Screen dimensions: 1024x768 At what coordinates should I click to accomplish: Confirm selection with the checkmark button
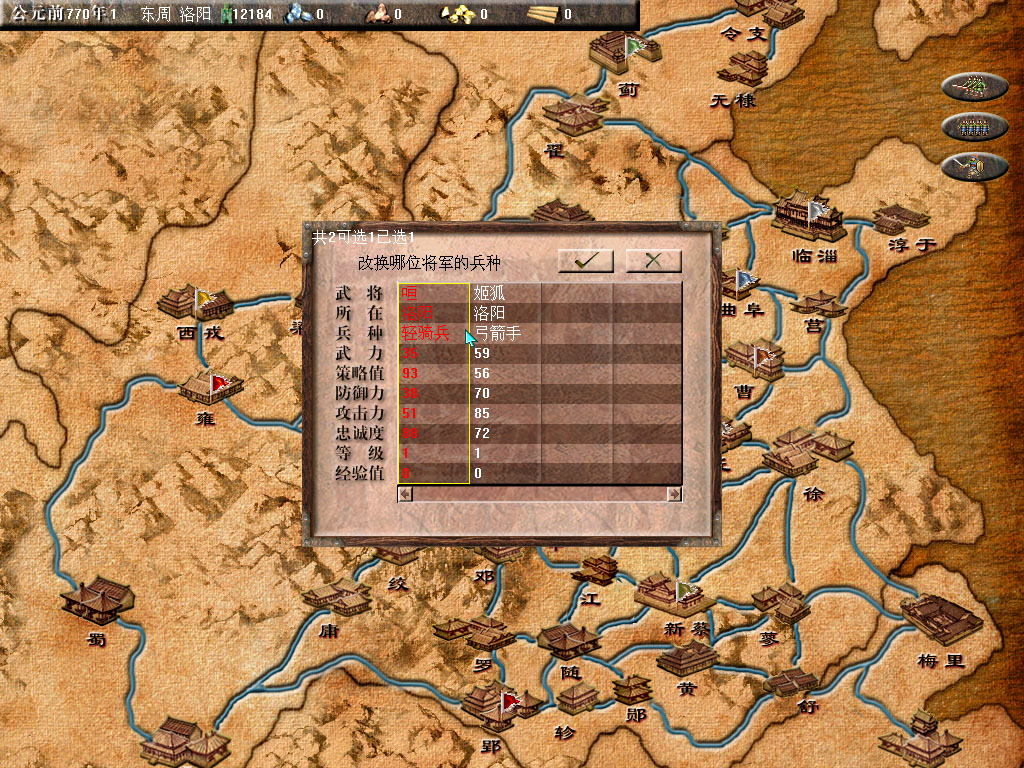[586, 260]
